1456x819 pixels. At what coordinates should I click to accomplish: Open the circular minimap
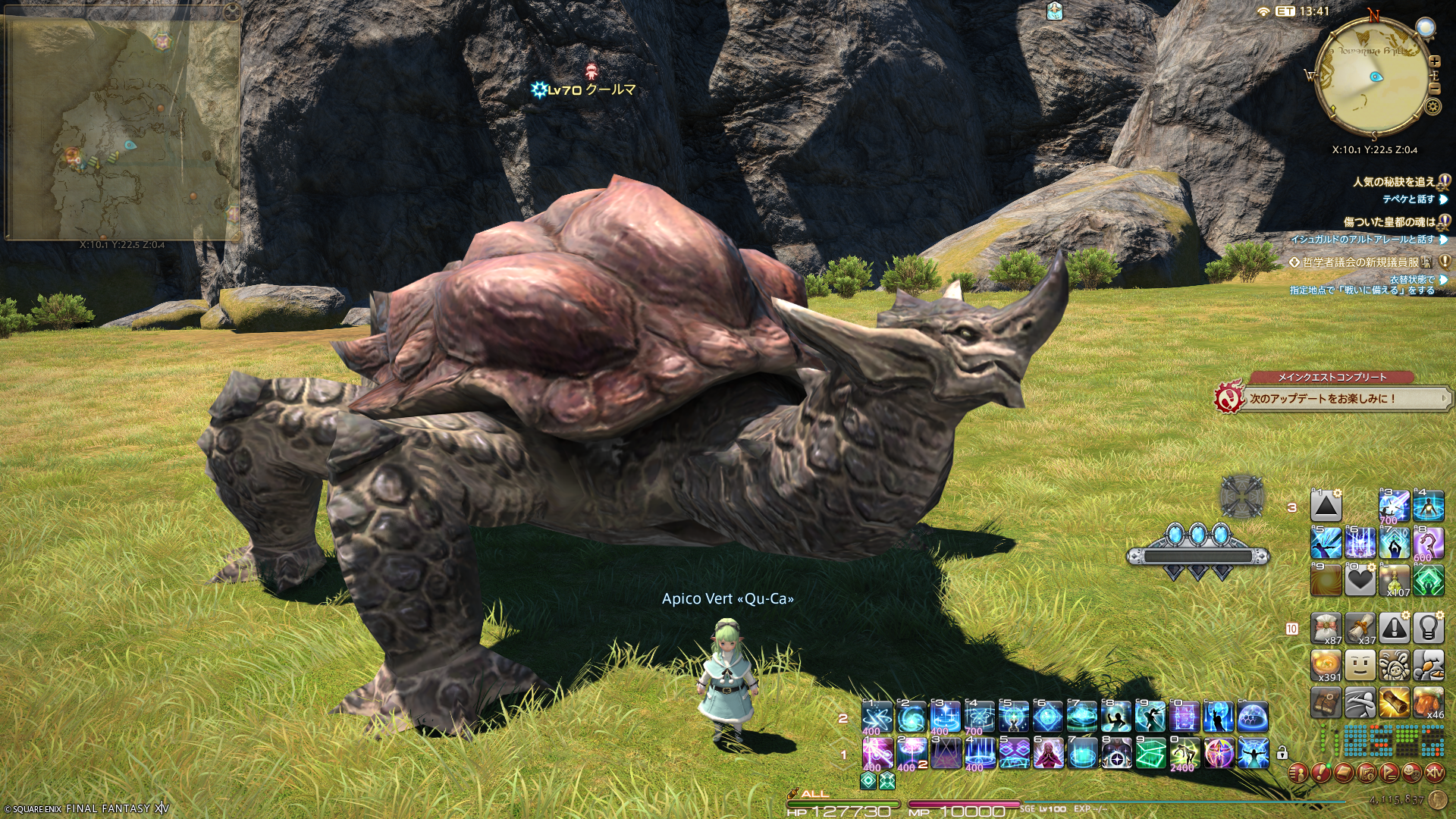tap(1373, 77)
